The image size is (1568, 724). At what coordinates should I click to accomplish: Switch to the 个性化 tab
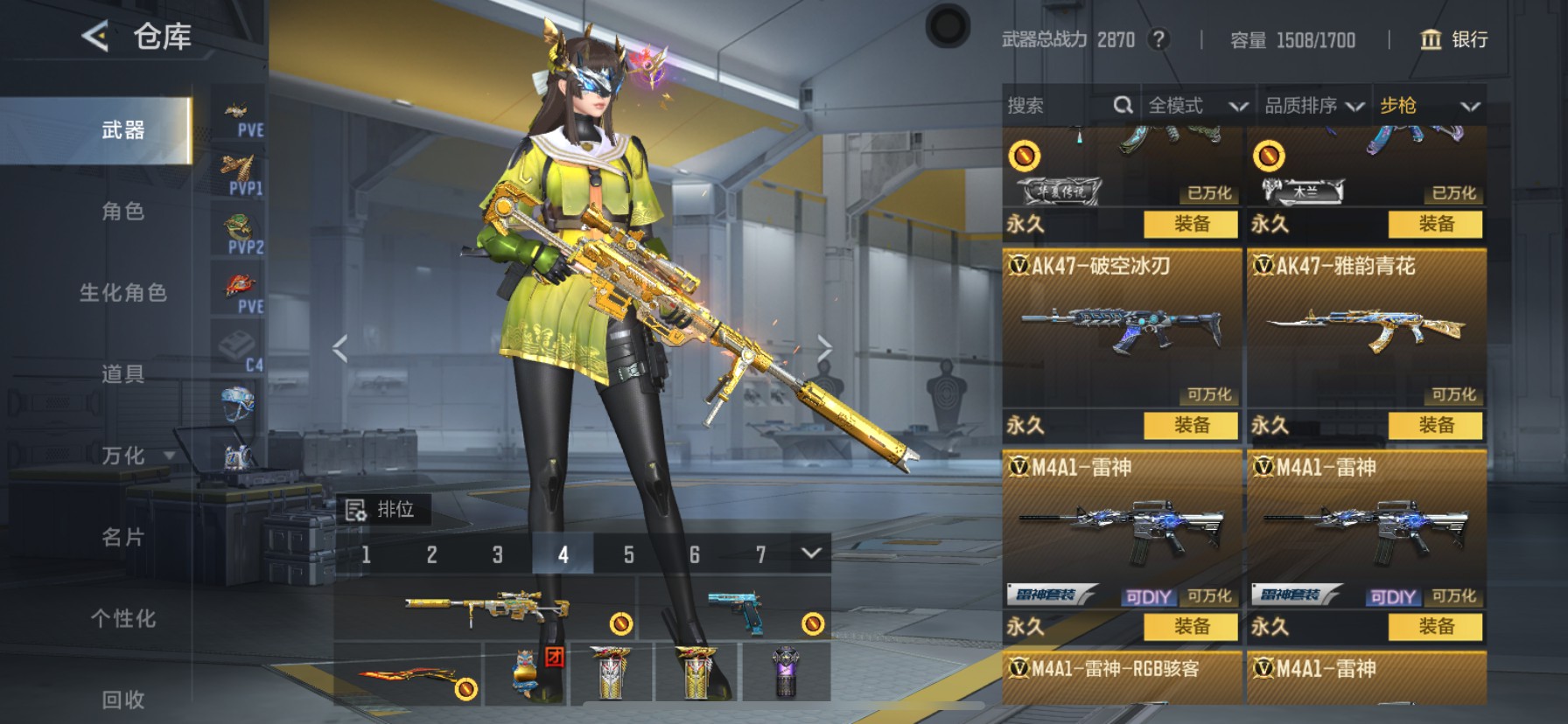coord(122,618)
